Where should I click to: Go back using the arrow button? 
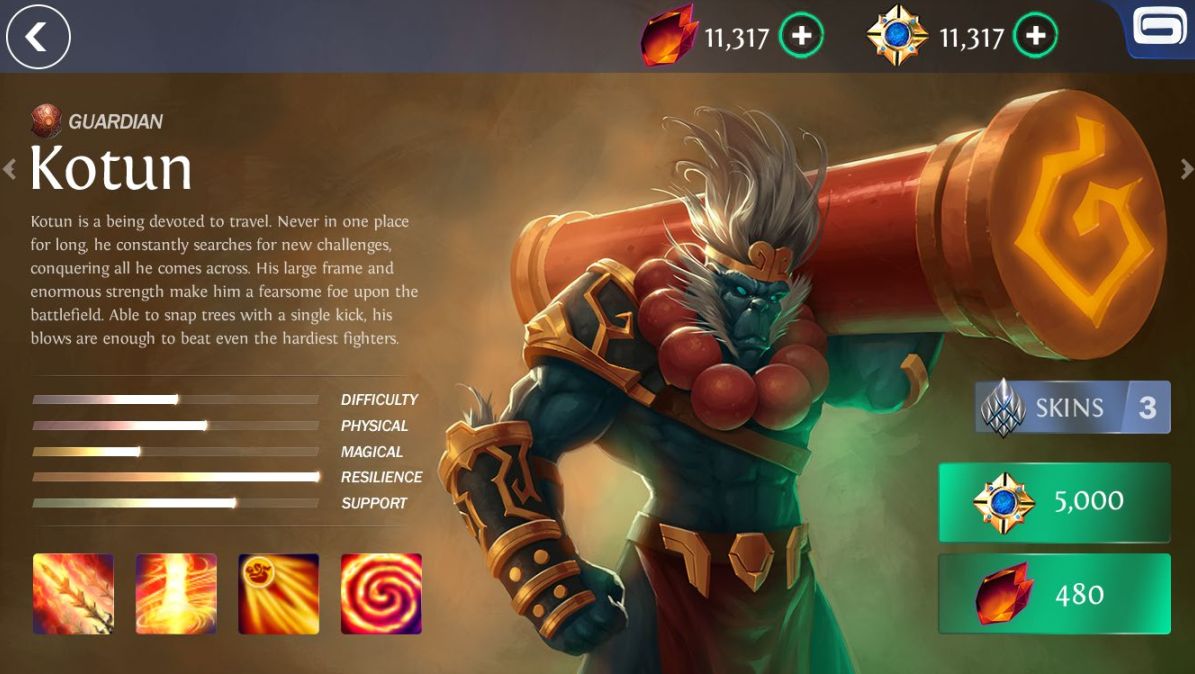click(x=38, y=37)
